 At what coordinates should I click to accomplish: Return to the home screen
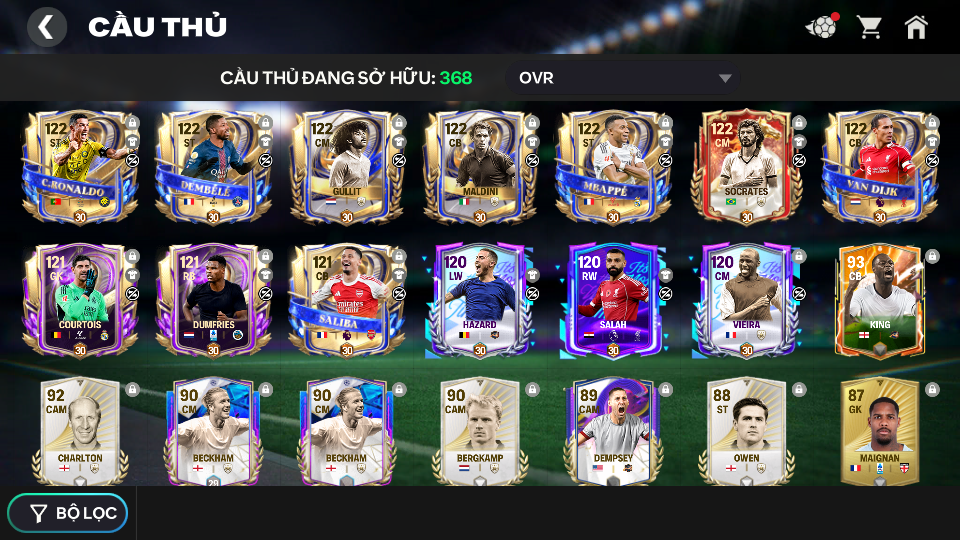point(916,27)
